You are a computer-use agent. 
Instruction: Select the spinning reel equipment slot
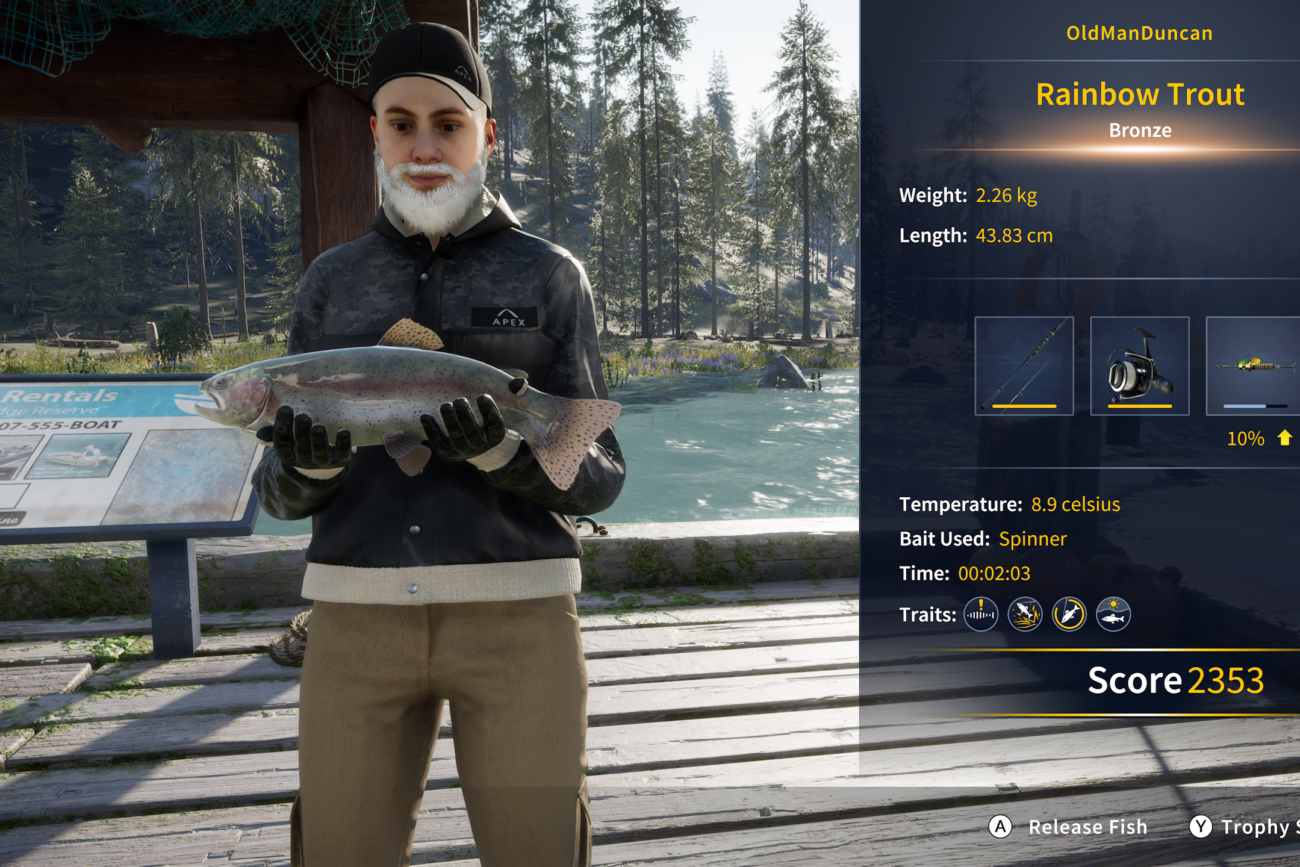point(1139,366)
